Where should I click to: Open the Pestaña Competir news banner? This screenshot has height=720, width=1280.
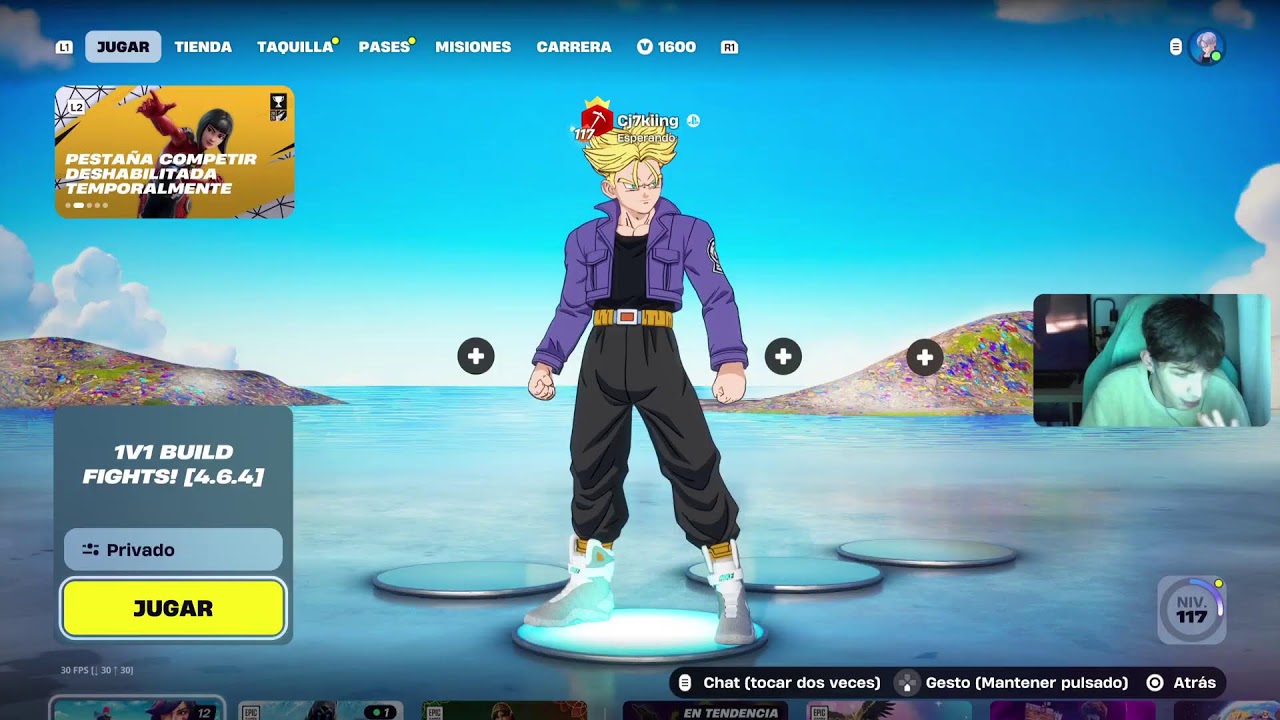tap(175, 152)
